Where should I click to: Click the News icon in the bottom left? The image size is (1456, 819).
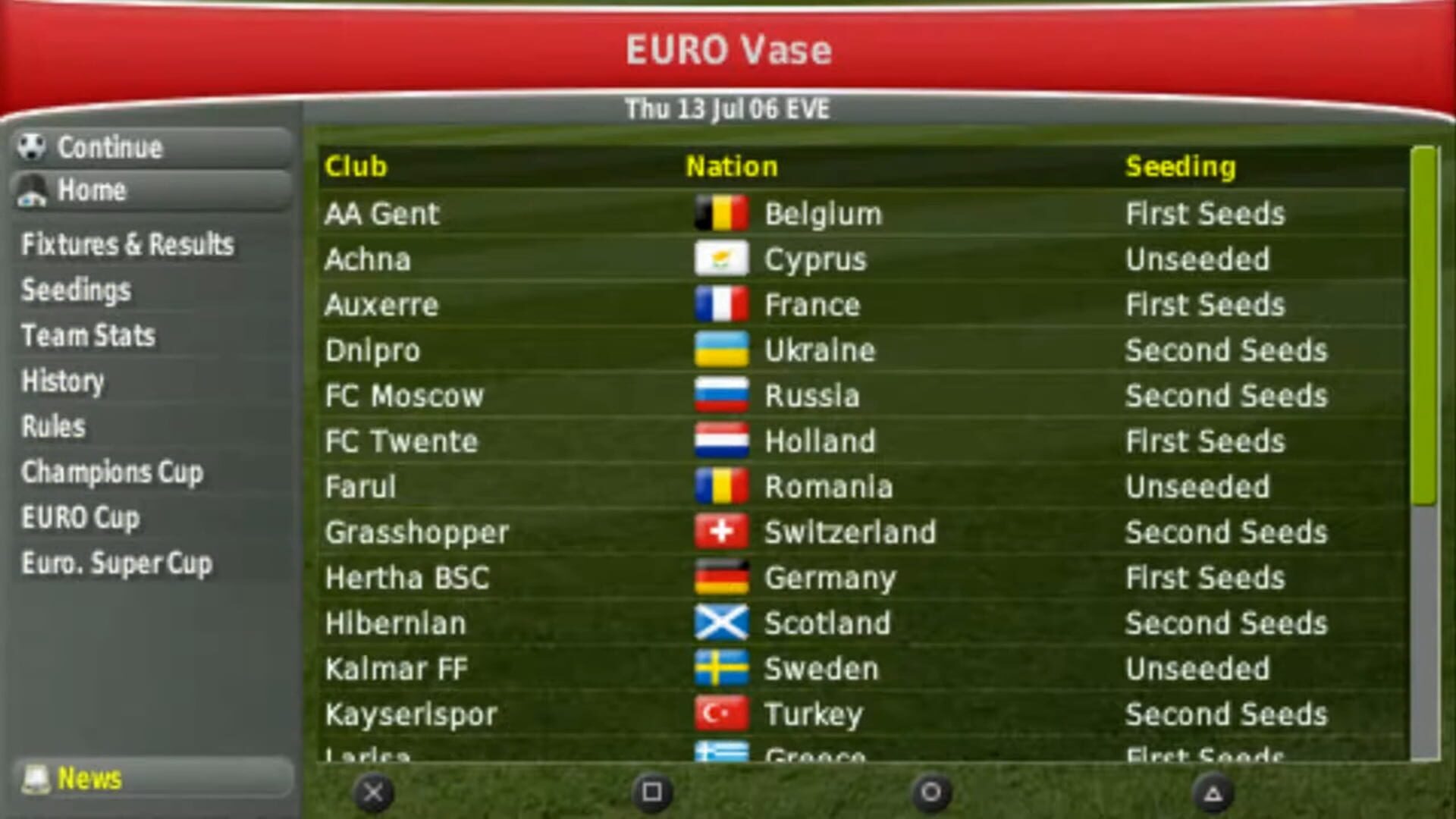(x=36, y=779)
